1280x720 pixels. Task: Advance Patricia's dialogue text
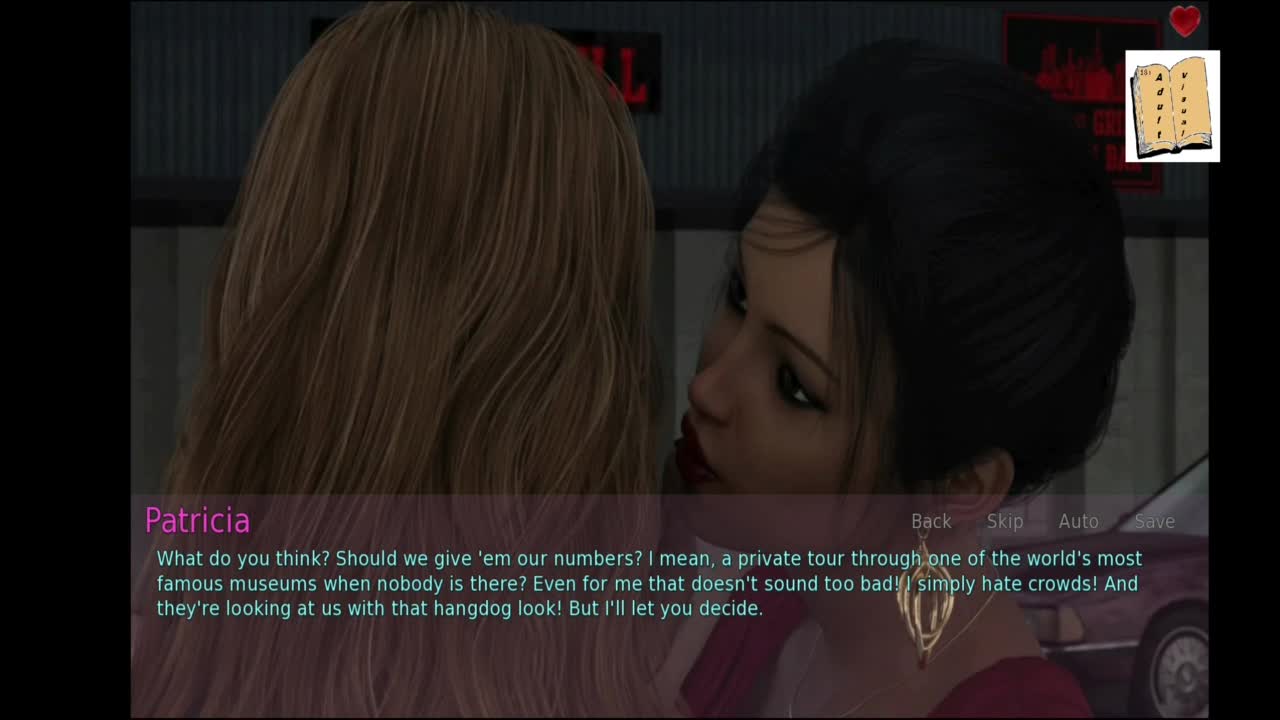click(x=648, y=583)
